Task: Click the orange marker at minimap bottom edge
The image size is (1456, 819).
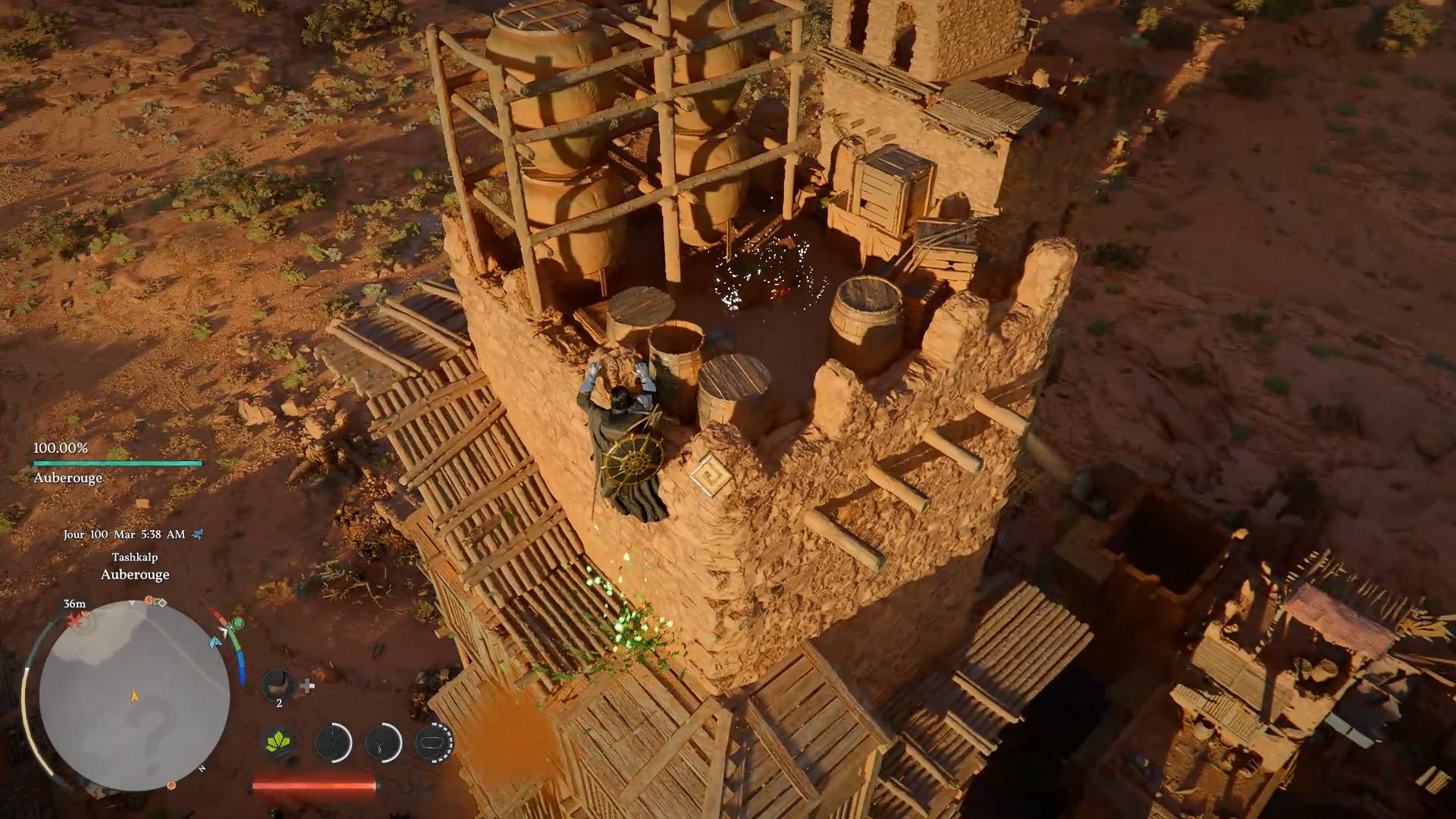Action: 171,785
